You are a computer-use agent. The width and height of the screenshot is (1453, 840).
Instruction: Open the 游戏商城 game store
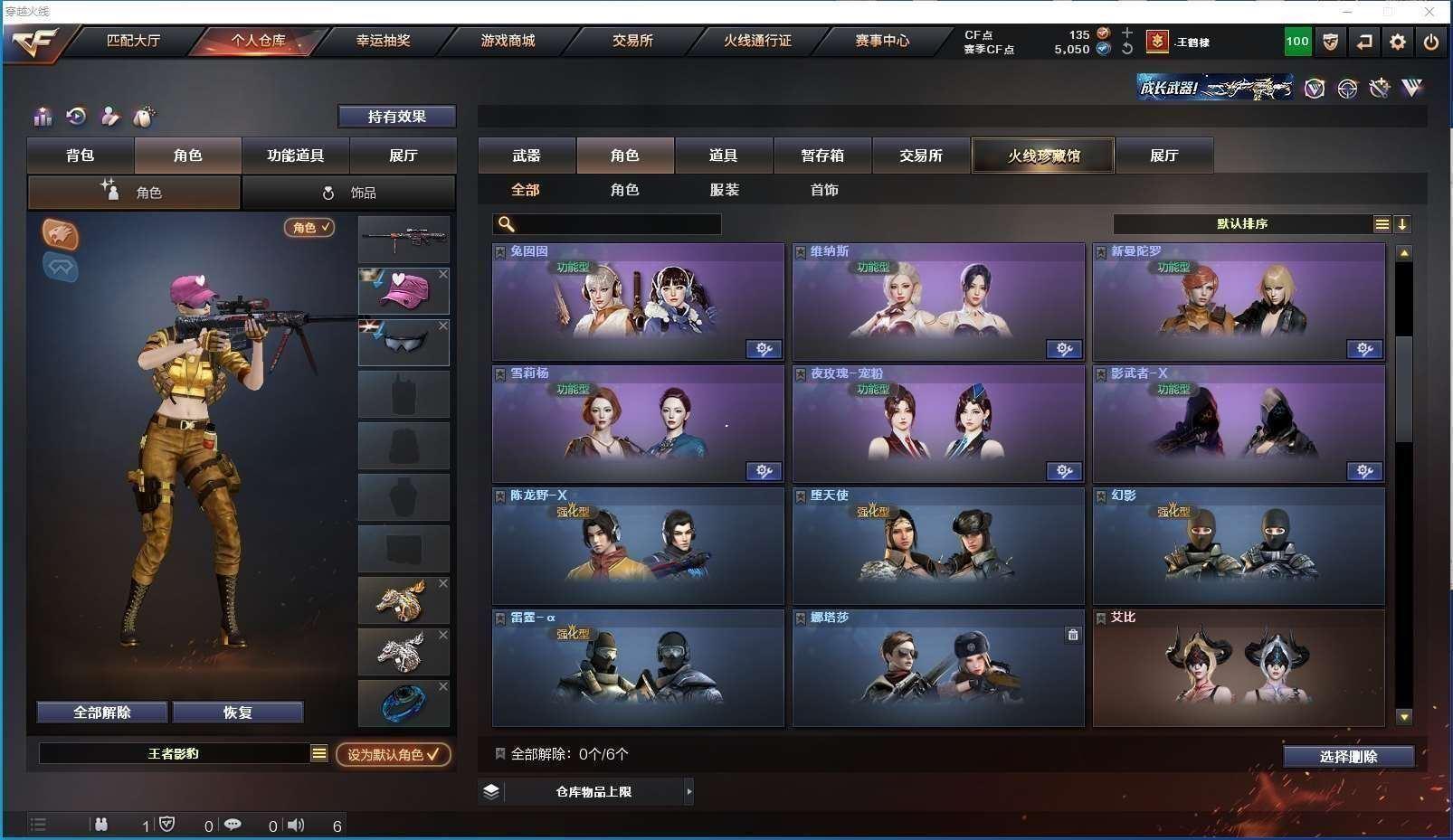(508, 41)
